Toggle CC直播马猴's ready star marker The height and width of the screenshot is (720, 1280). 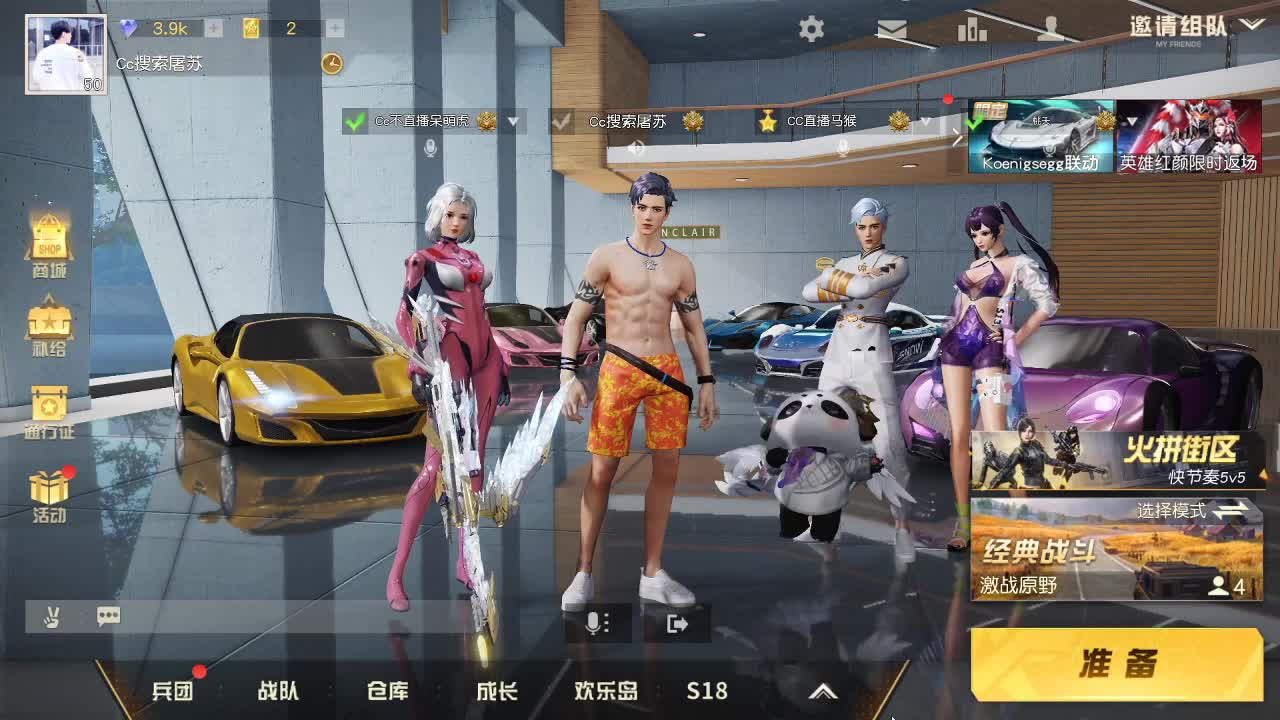[x=767, y=122]
